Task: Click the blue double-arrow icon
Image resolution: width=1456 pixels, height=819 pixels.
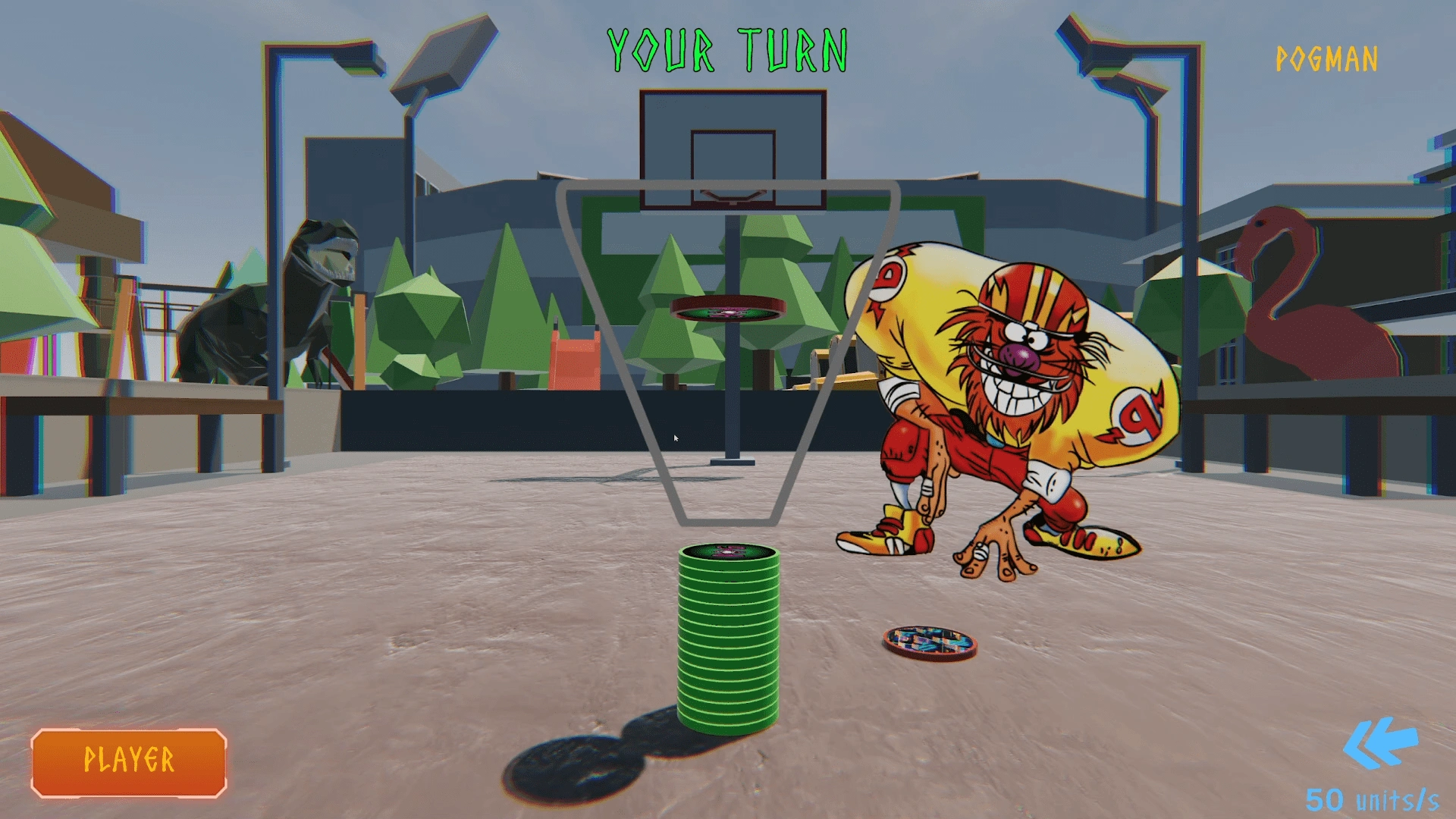Action: (x=1379, y=743)
